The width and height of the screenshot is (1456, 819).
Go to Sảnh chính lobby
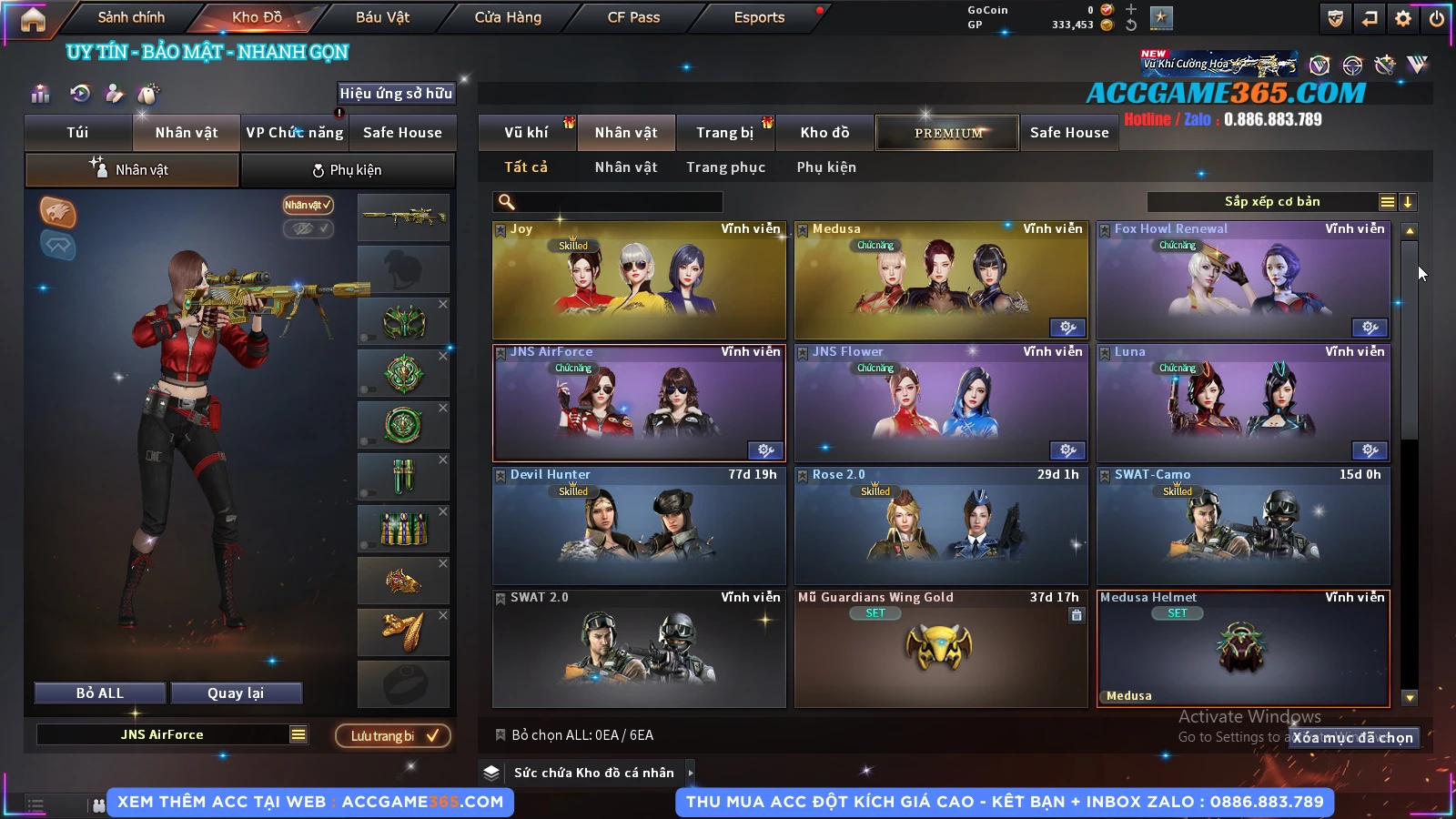[x=131, y=17]
